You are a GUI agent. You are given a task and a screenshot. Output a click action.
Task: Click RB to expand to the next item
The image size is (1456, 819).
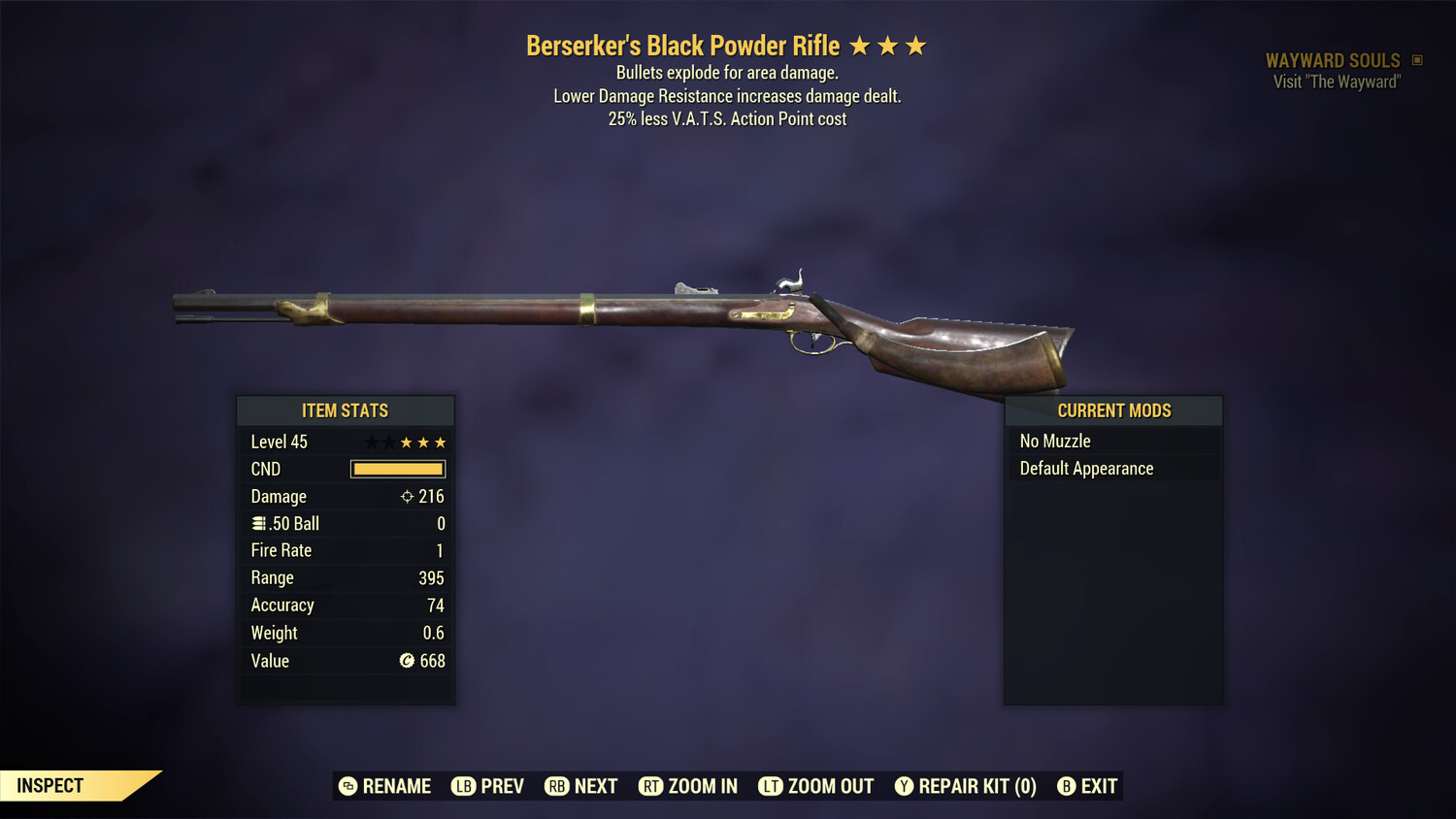pyautogui.click(x=557, y=786)
